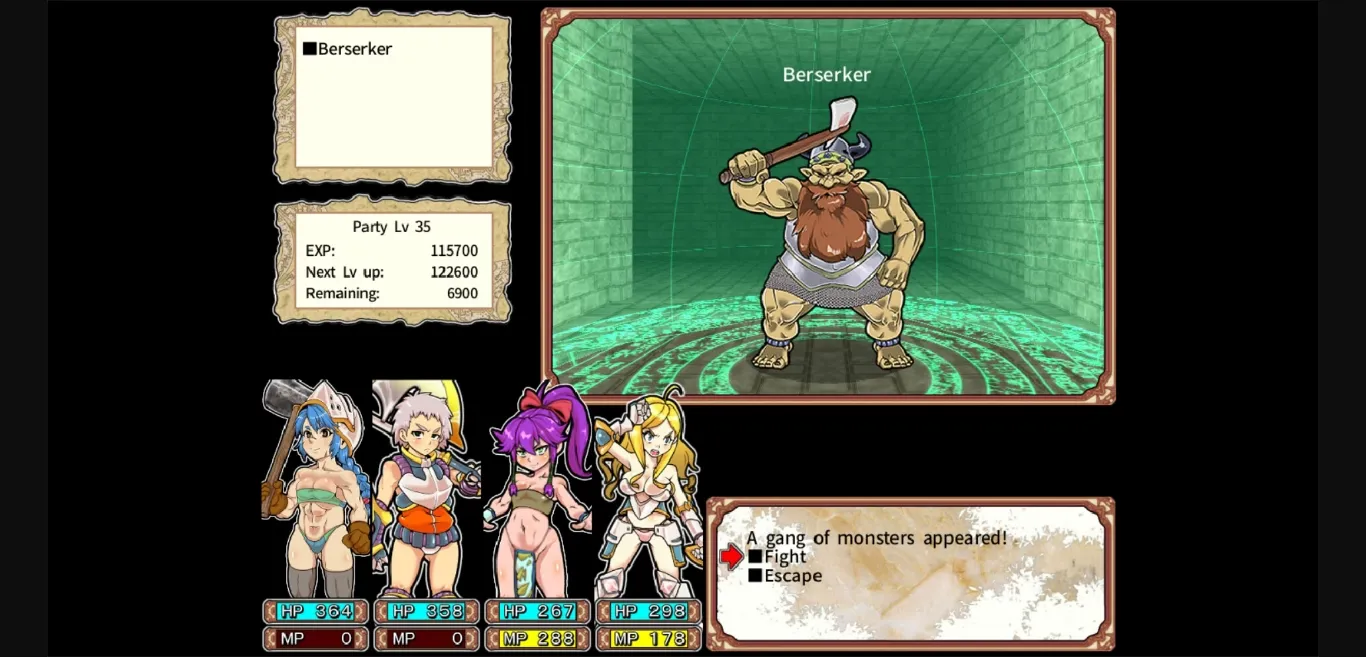1366x657 pixels.
Task: Select Berserker in the enemy list
Action: point(354,49)
